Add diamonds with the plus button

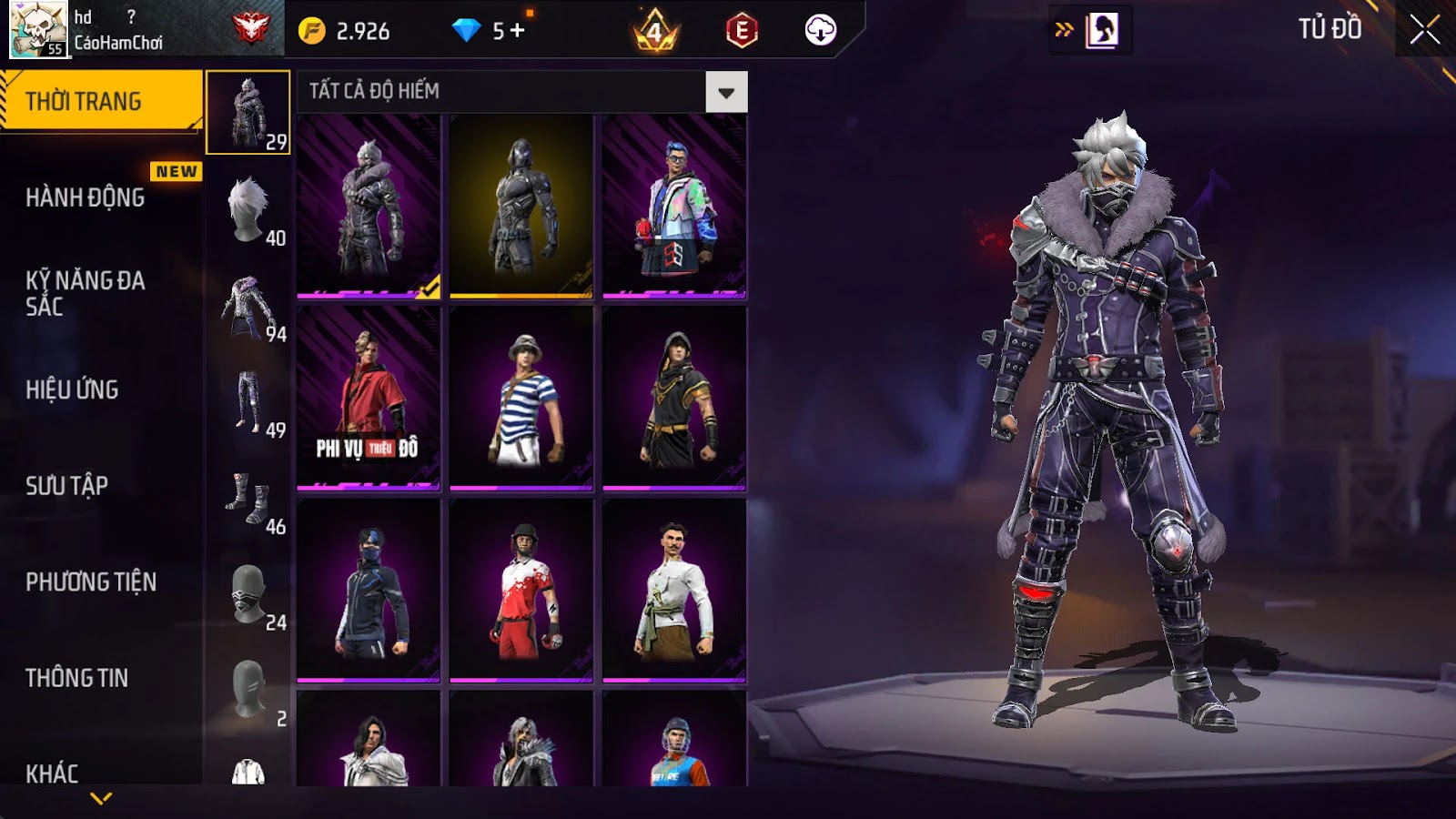pyautogui.click(x=518, y=30)
